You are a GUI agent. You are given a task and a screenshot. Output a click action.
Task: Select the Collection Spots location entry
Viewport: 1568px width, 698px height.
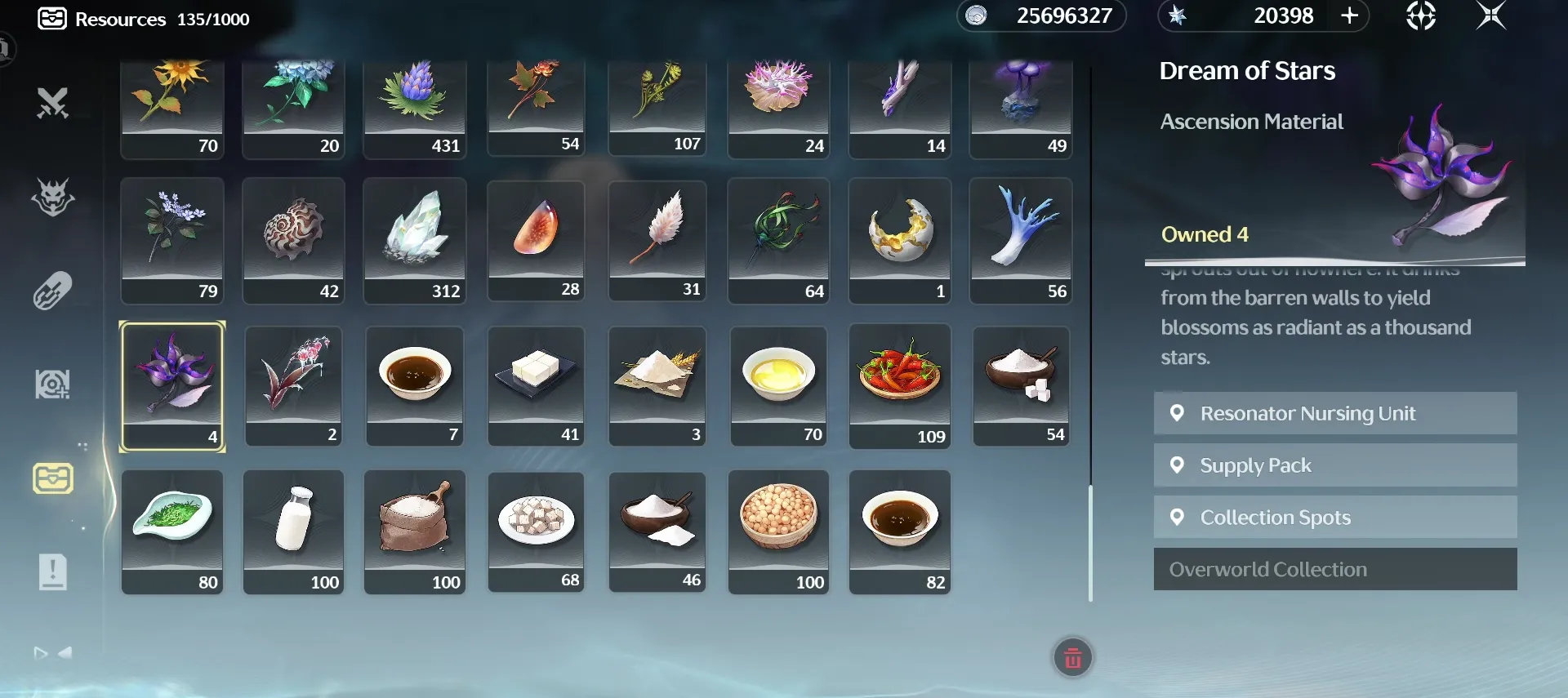(1334, 517)
